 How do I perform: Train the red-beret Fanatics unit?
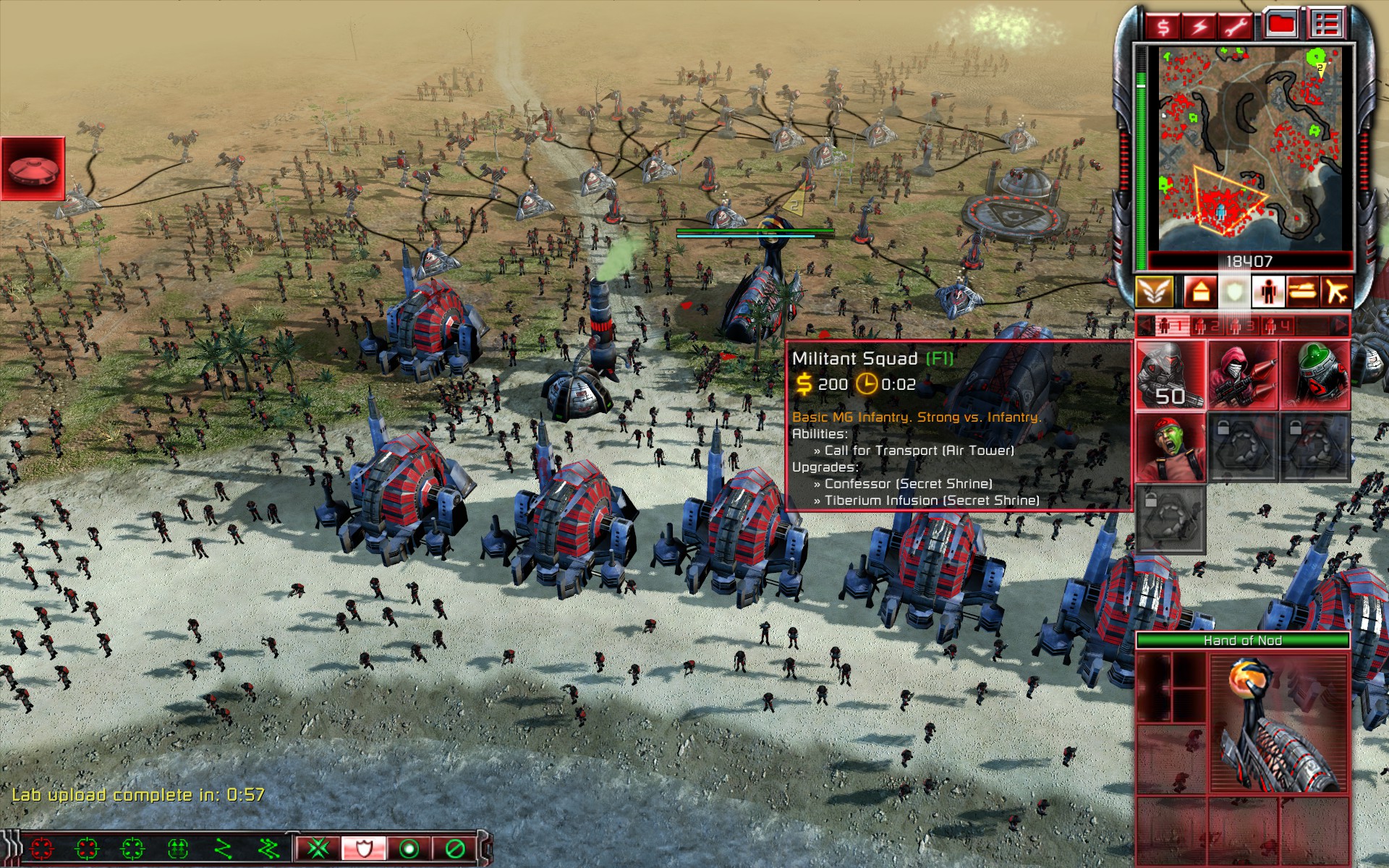[1169, 448]
